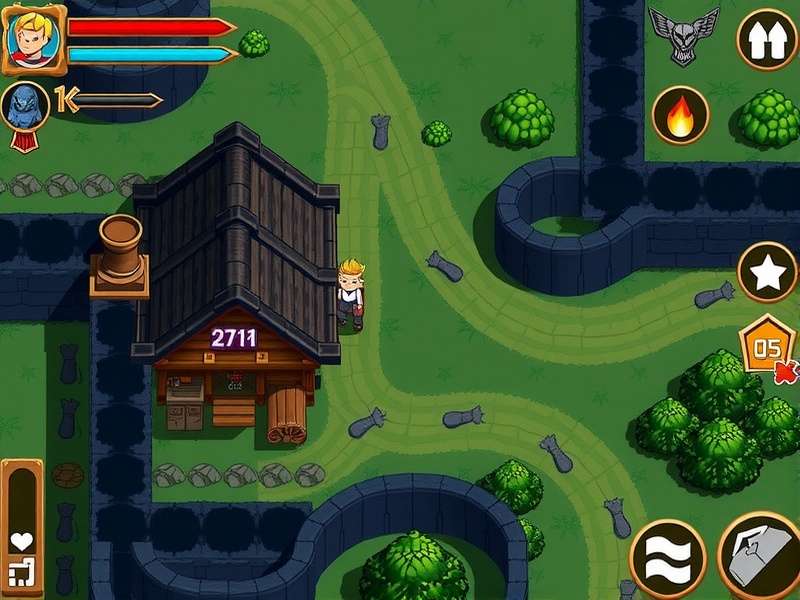Open the blond hero portrait
Image resolution: width=800 pixels, height=600 pixels.
tap(33, 39)
